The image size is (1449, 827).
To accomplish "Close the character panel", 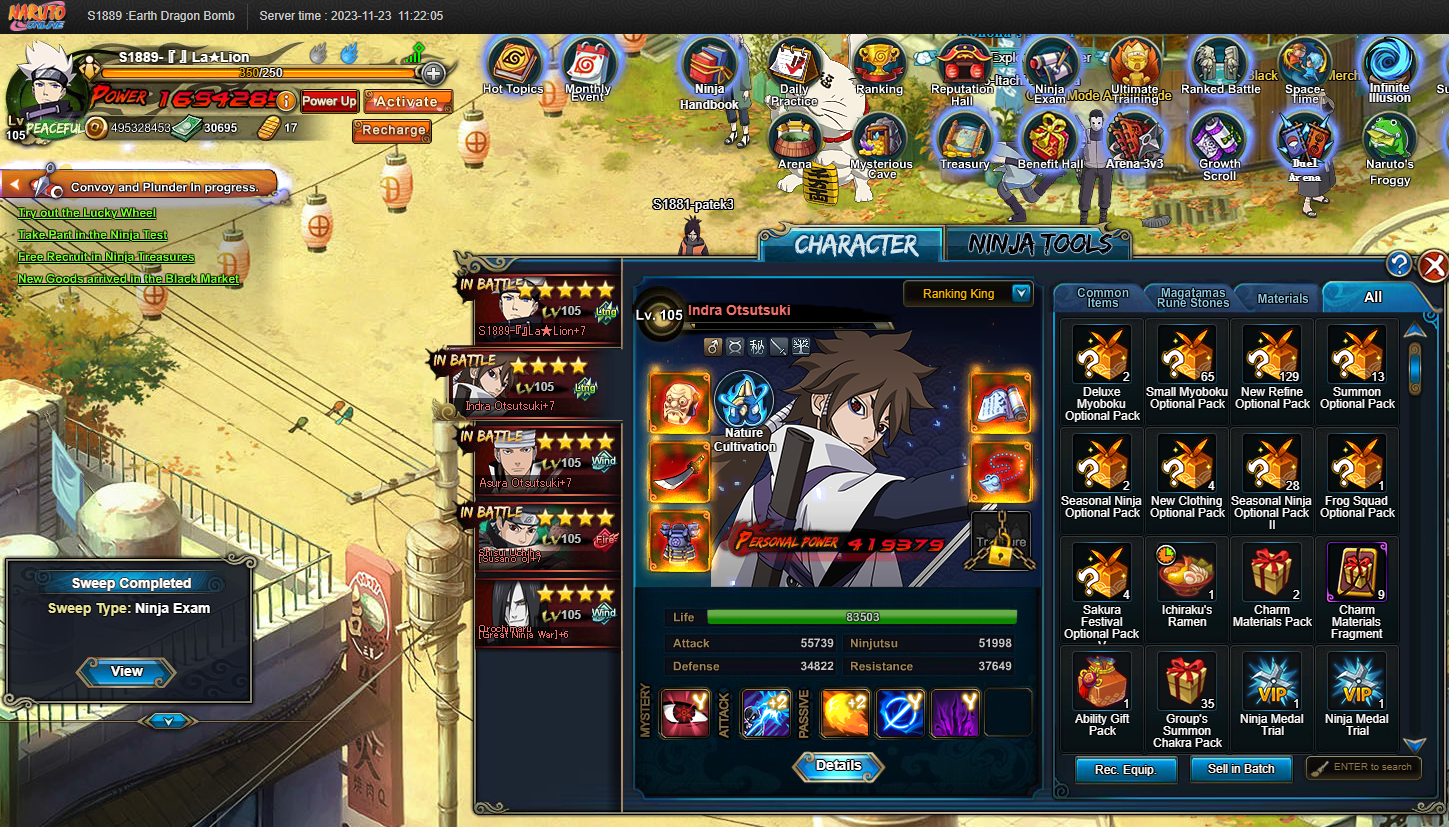I will click(1433, 265).
